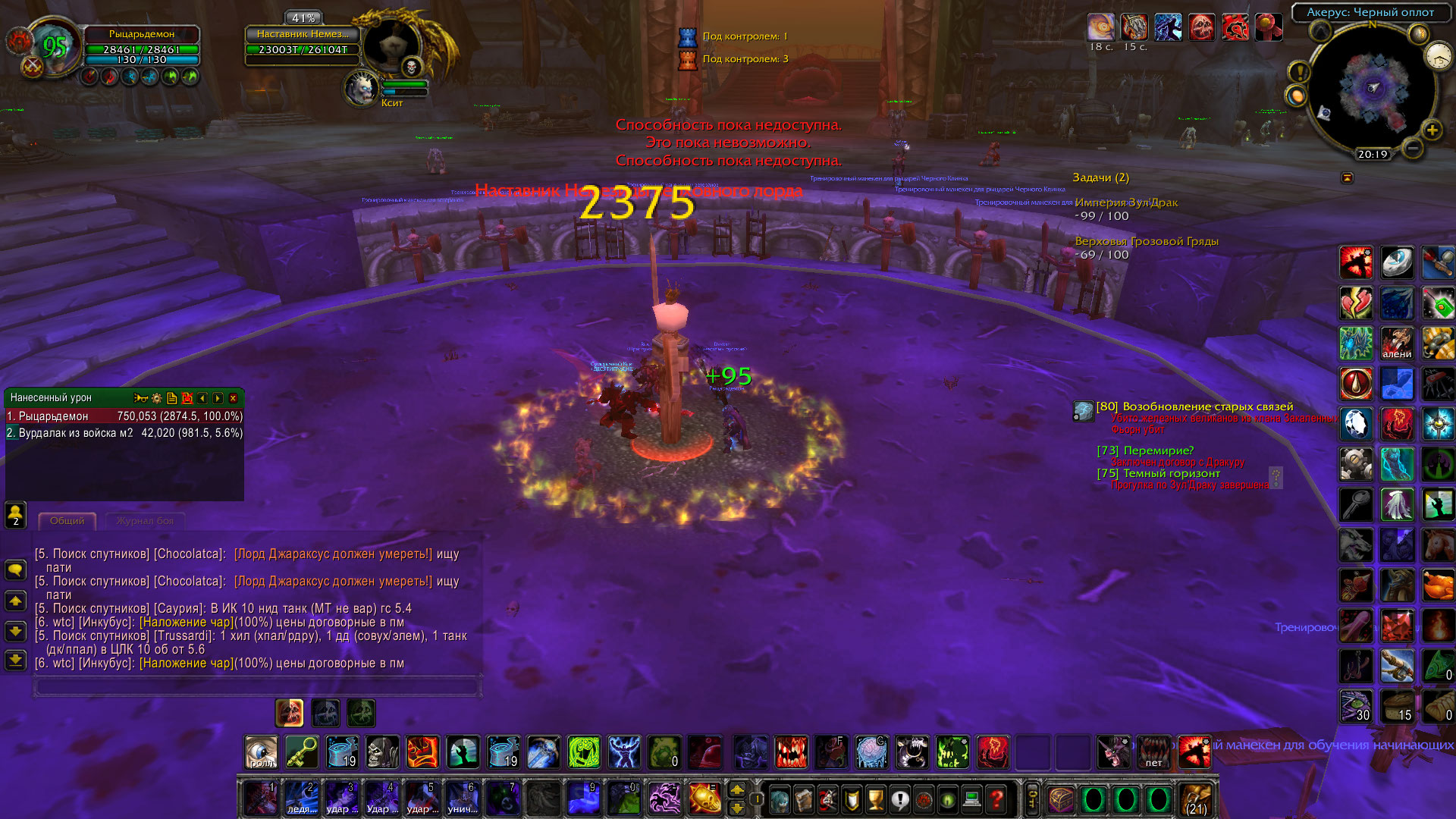Open the golden trophy achievements button
Screen dimensions: 1456x819
[876, 799]
